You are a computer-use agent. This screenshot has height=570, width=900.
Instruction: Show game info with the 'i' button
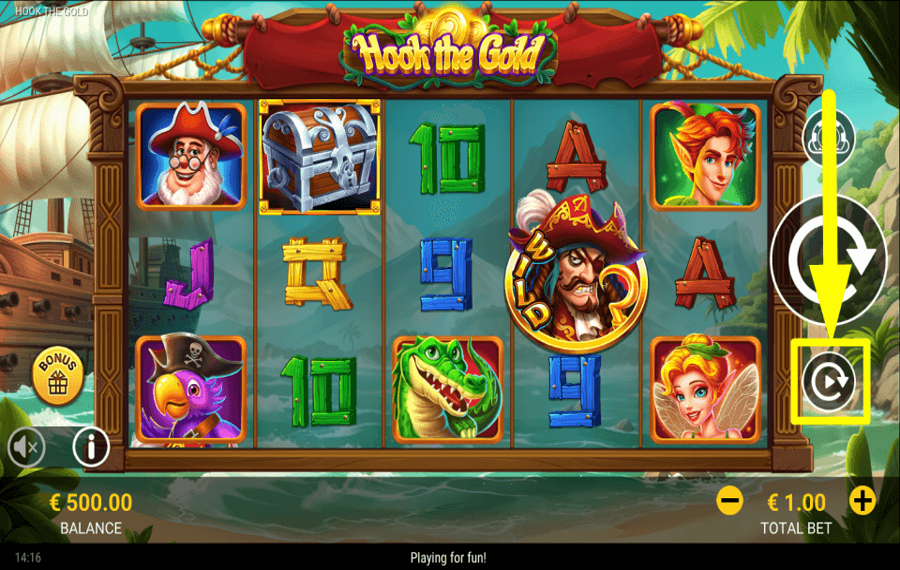[91, 448]
